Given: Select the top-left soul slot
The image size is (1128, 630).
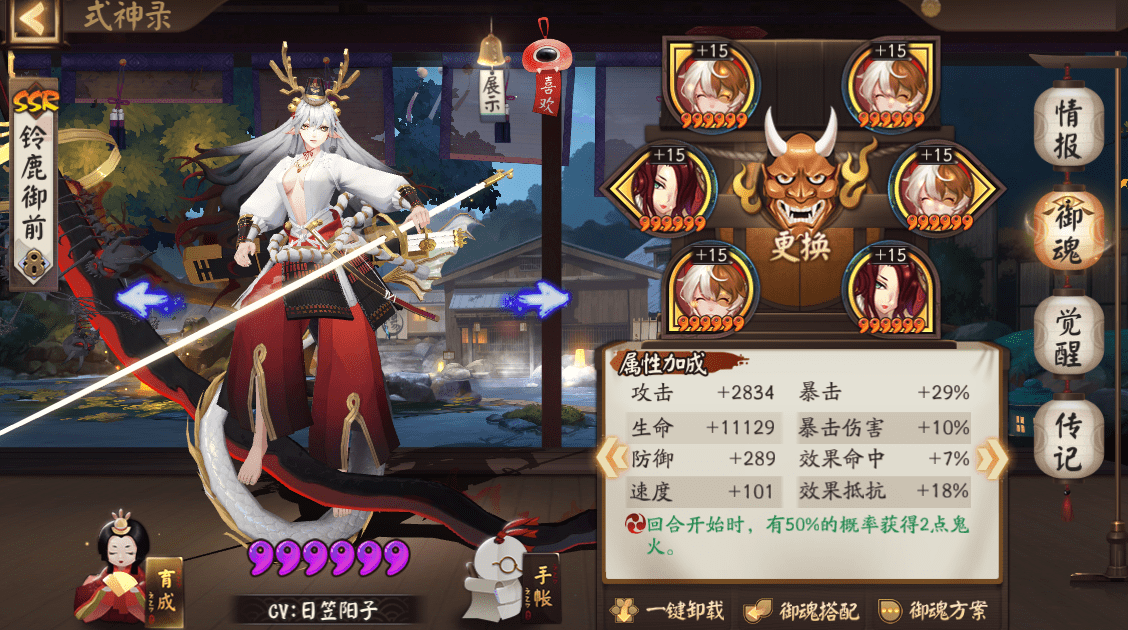Looking at the screenshot, I should click(714, 85).
